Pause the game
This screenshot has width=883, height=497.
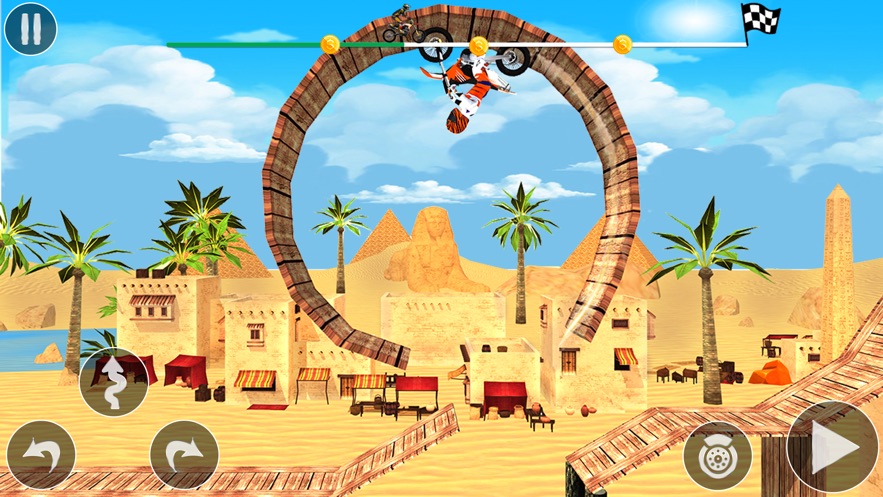(30, 28)
